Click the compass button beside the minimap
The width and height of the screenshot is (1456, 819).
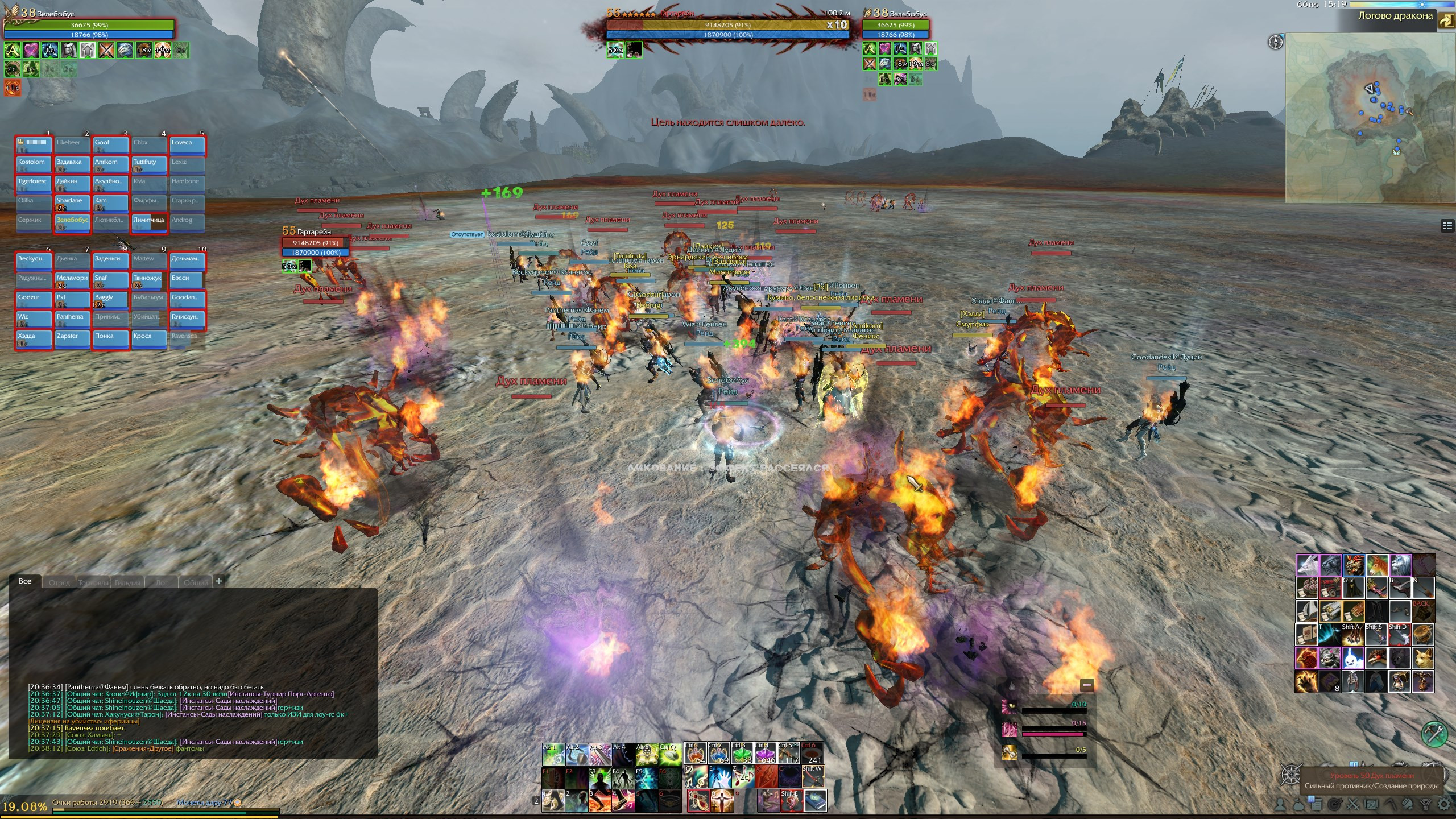[1276, 42]
